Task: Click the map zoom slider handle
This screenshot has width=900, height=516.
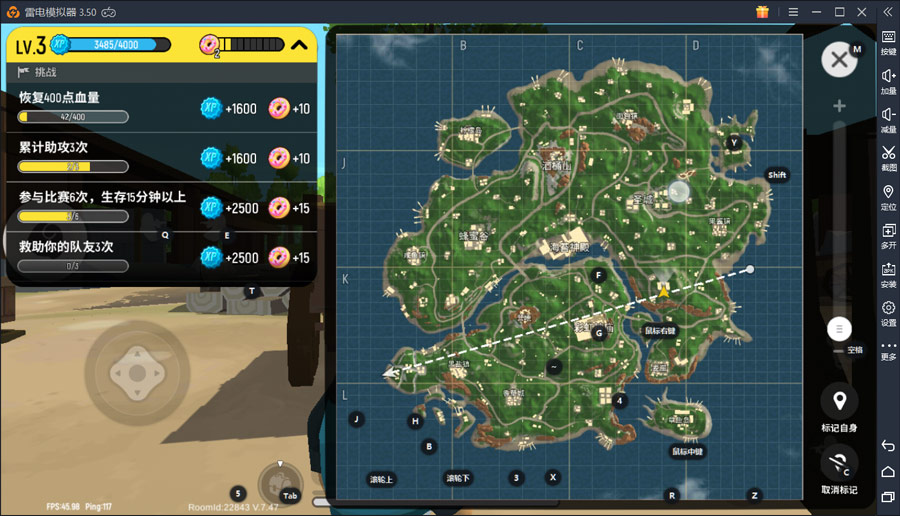Action: click(x=839, y=328)
